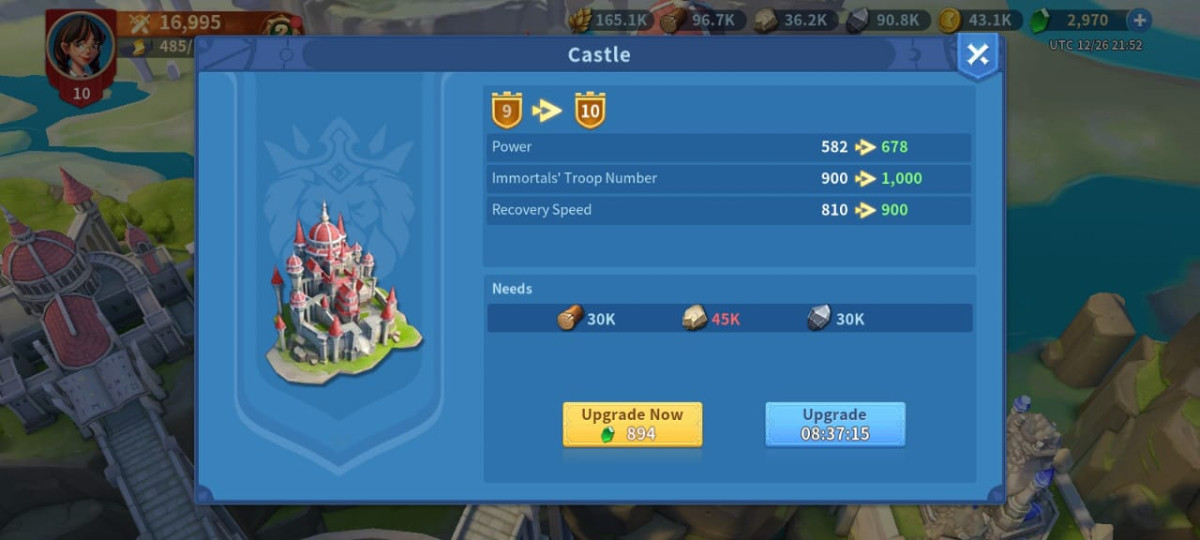Tap the iron requirement 30K
This screenshot has height=540, width=1200.
click(x=836, y=319)
